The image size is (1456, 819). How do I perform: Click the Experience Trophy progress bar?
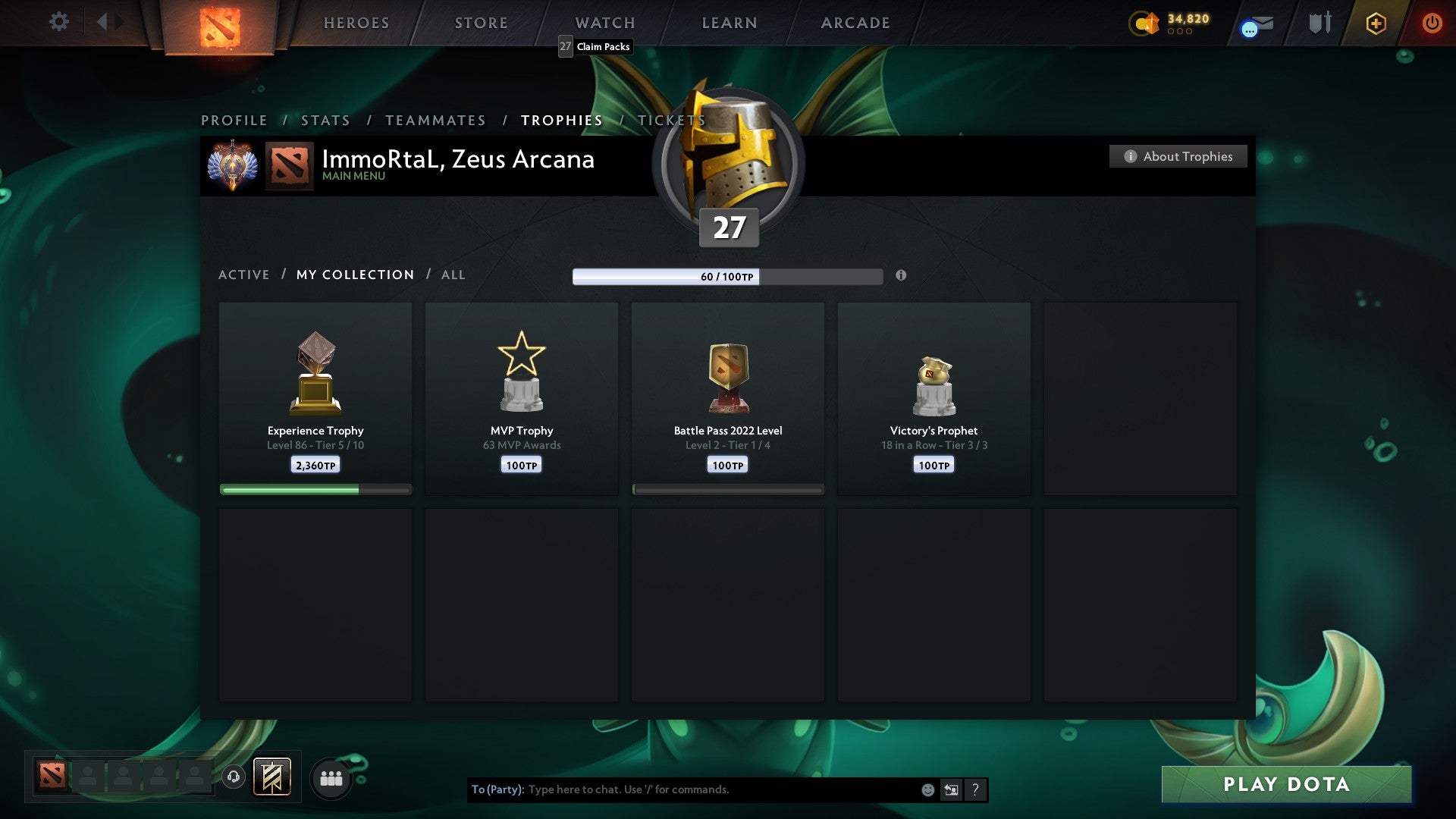click(315, 490)
